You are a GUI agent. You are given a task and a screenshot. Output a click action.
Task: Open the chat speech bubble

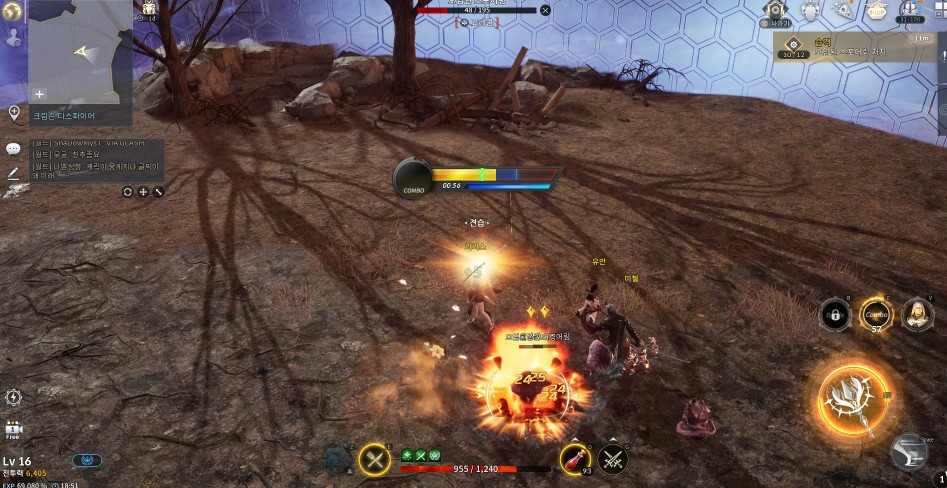coord(14,149)
